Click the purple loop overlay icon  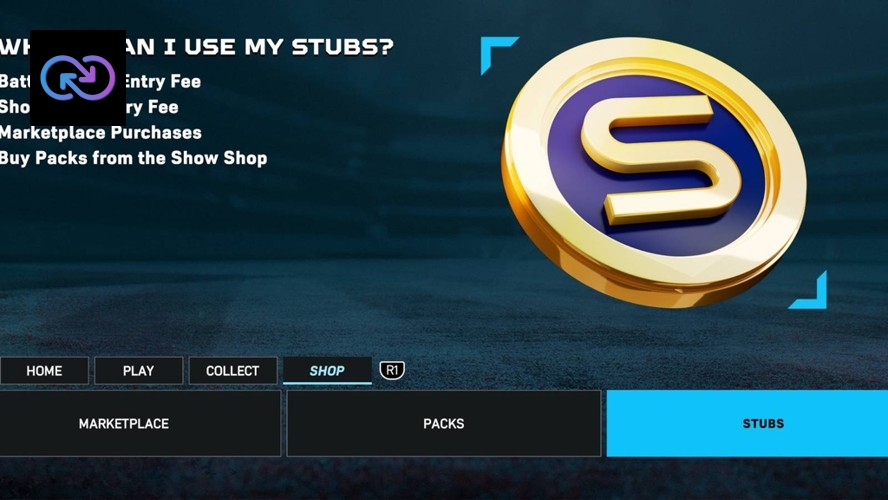click(78, 79)
